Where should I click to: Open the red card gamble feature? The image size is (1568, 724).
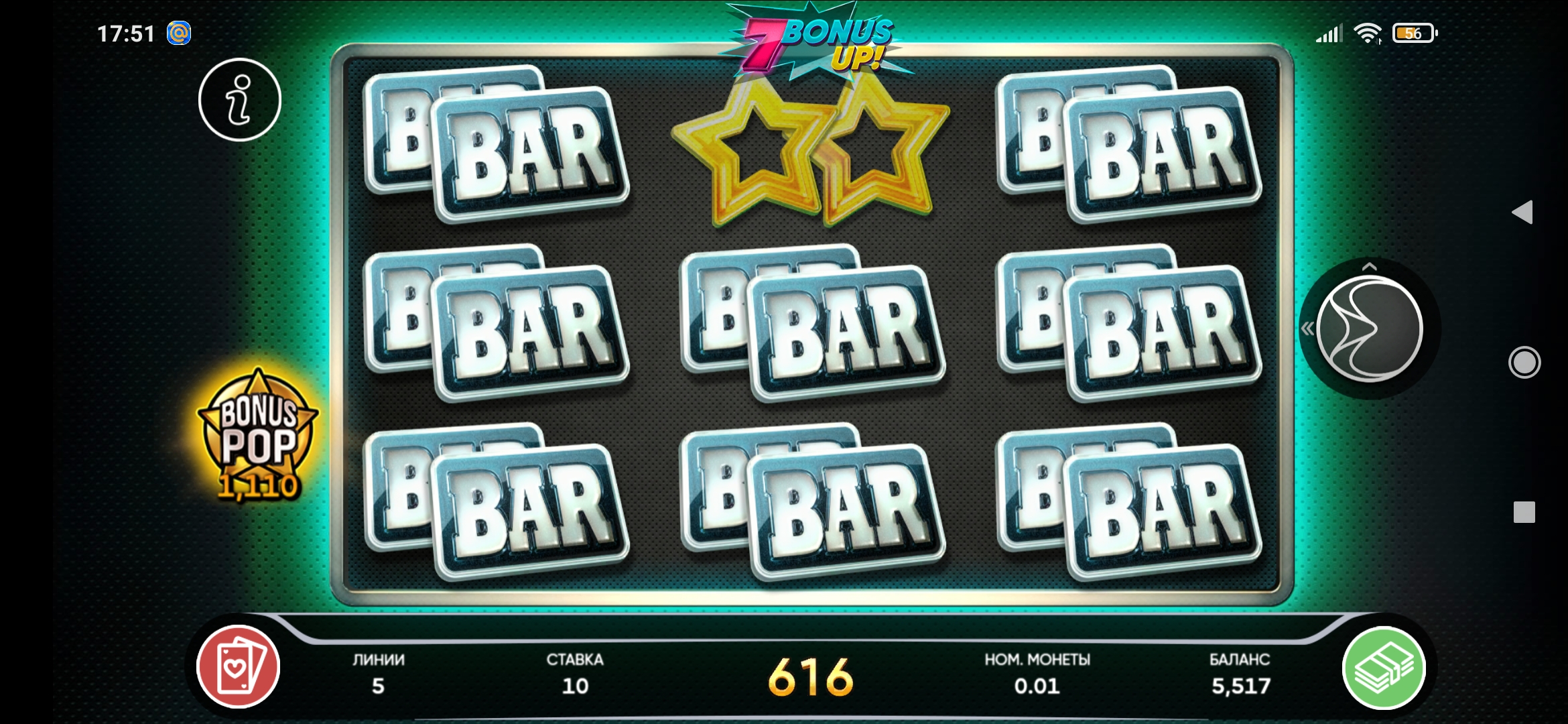tap(238, 667)
